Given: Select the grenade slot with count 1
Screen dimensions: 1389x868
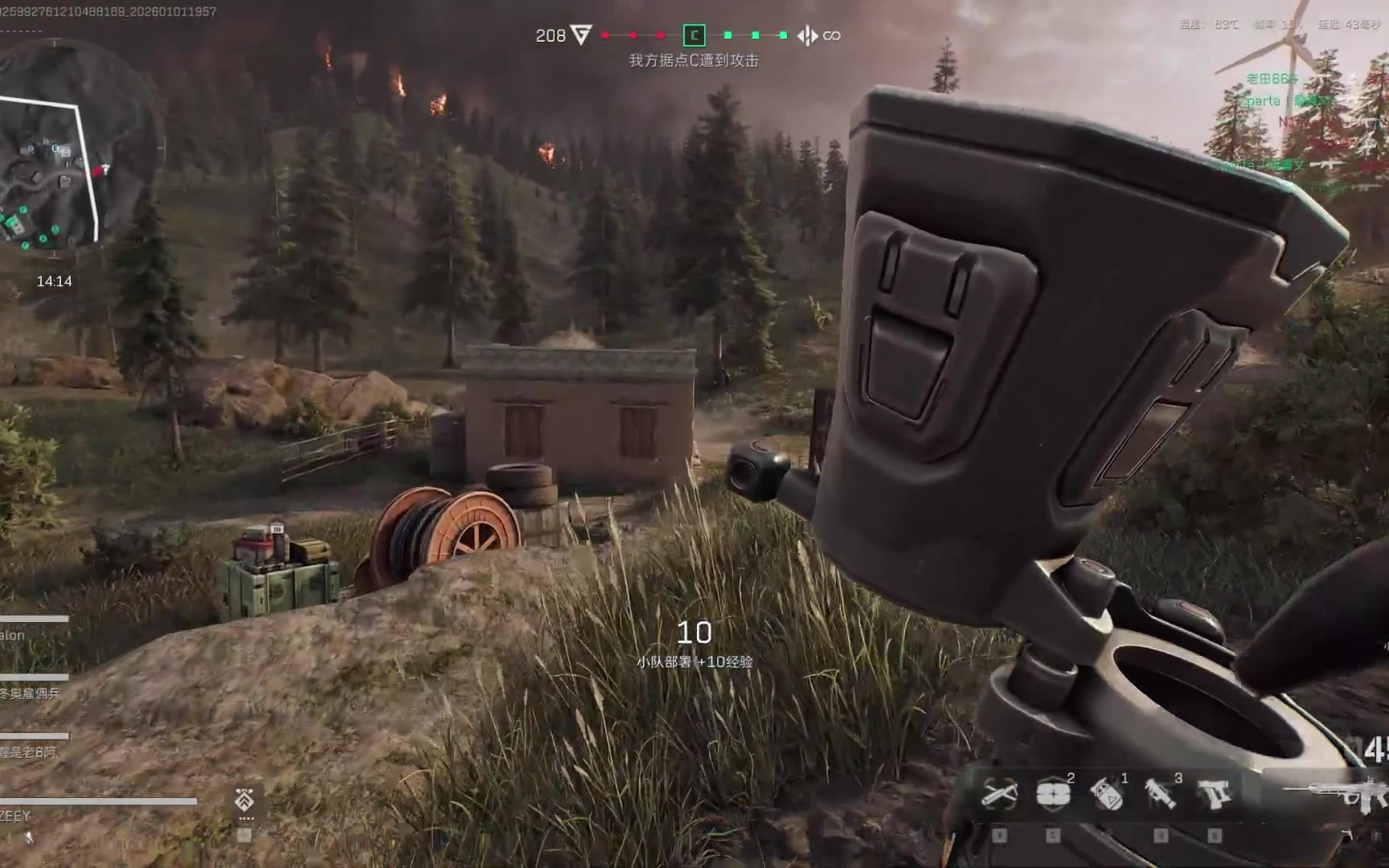Looking at the screenshot, I should (1106, 794).
